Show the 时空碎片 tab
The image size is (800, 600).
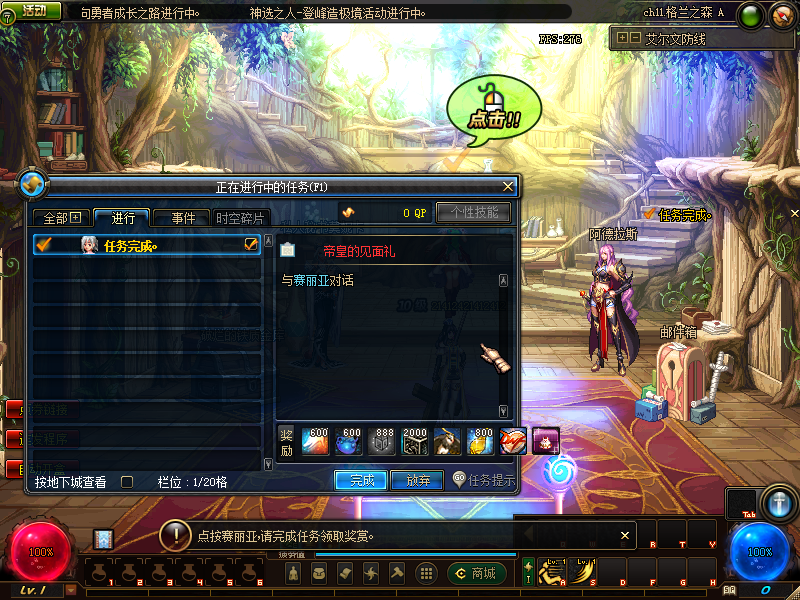coord(241,218)
